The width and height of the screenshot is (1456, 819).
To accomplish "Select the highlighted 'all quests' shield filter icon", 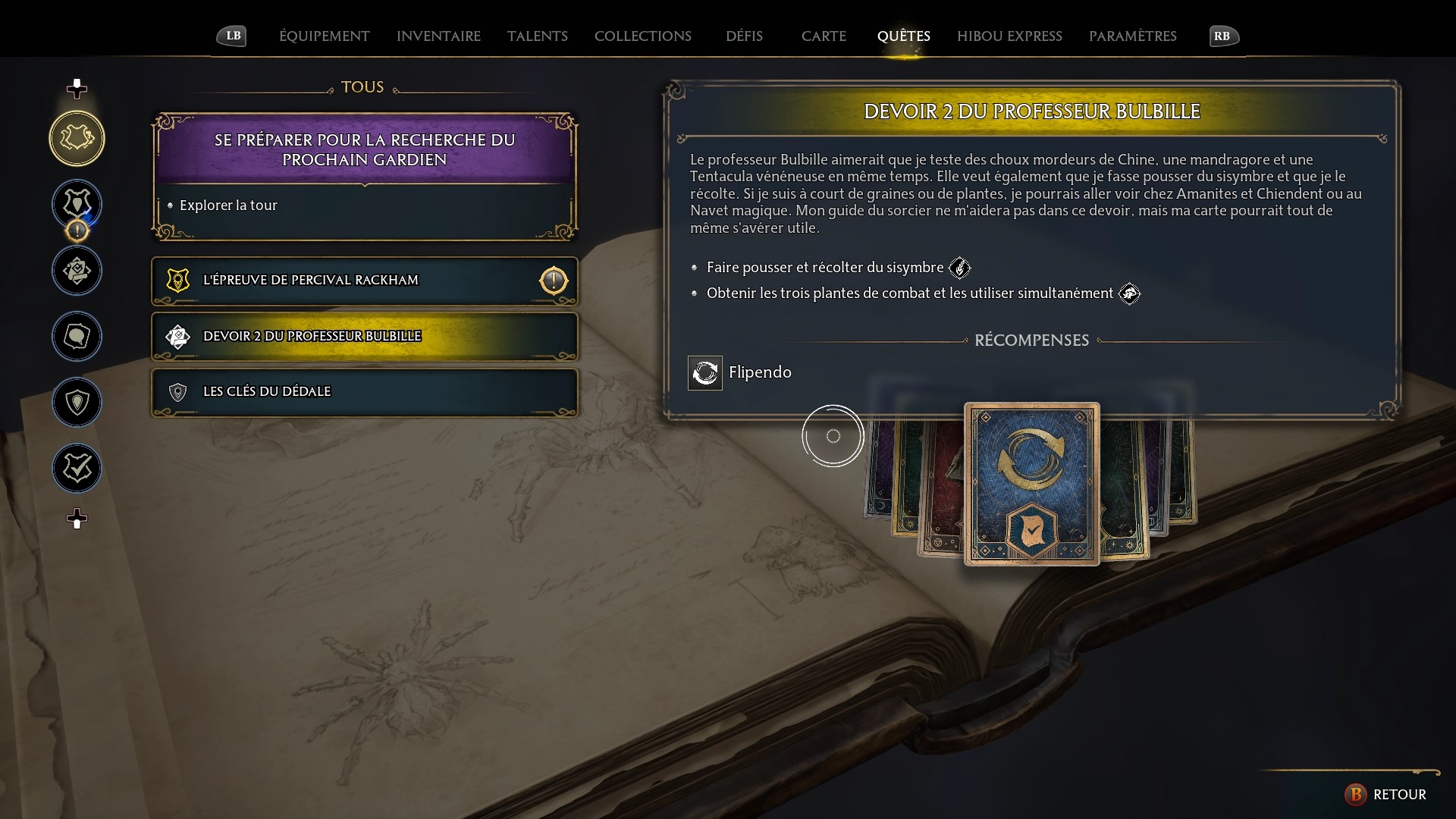I will [77, 138].
